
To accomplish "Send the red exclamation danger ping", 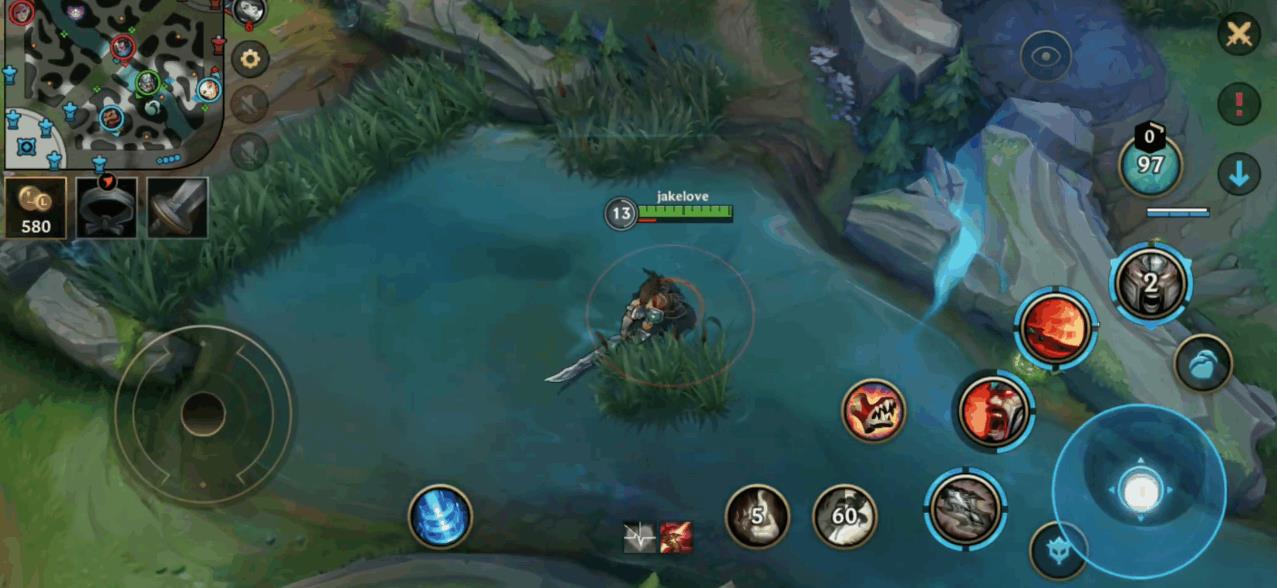I will [x=1239, y=103].
